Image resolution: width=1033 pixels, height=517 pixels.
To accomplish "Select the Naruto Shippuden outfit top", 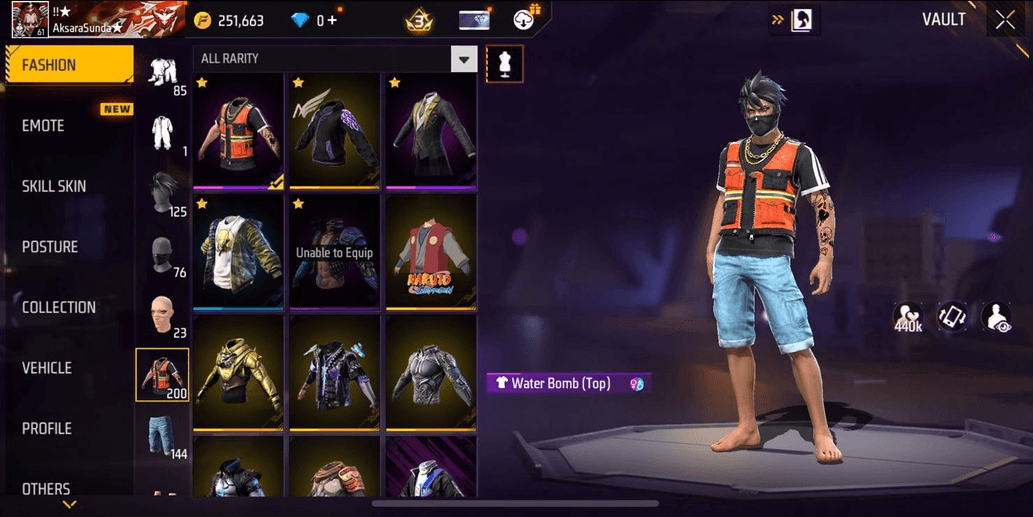I will [x=430, y=252].
